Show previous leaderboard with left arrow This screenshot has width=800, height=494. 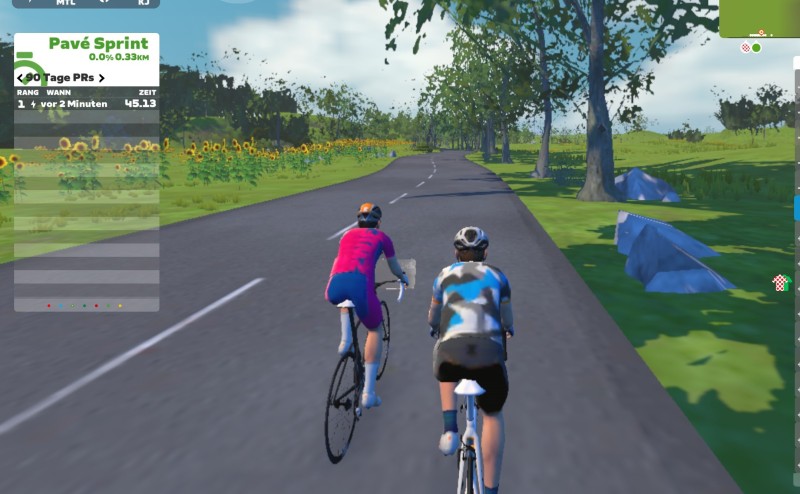coord(20,78)
